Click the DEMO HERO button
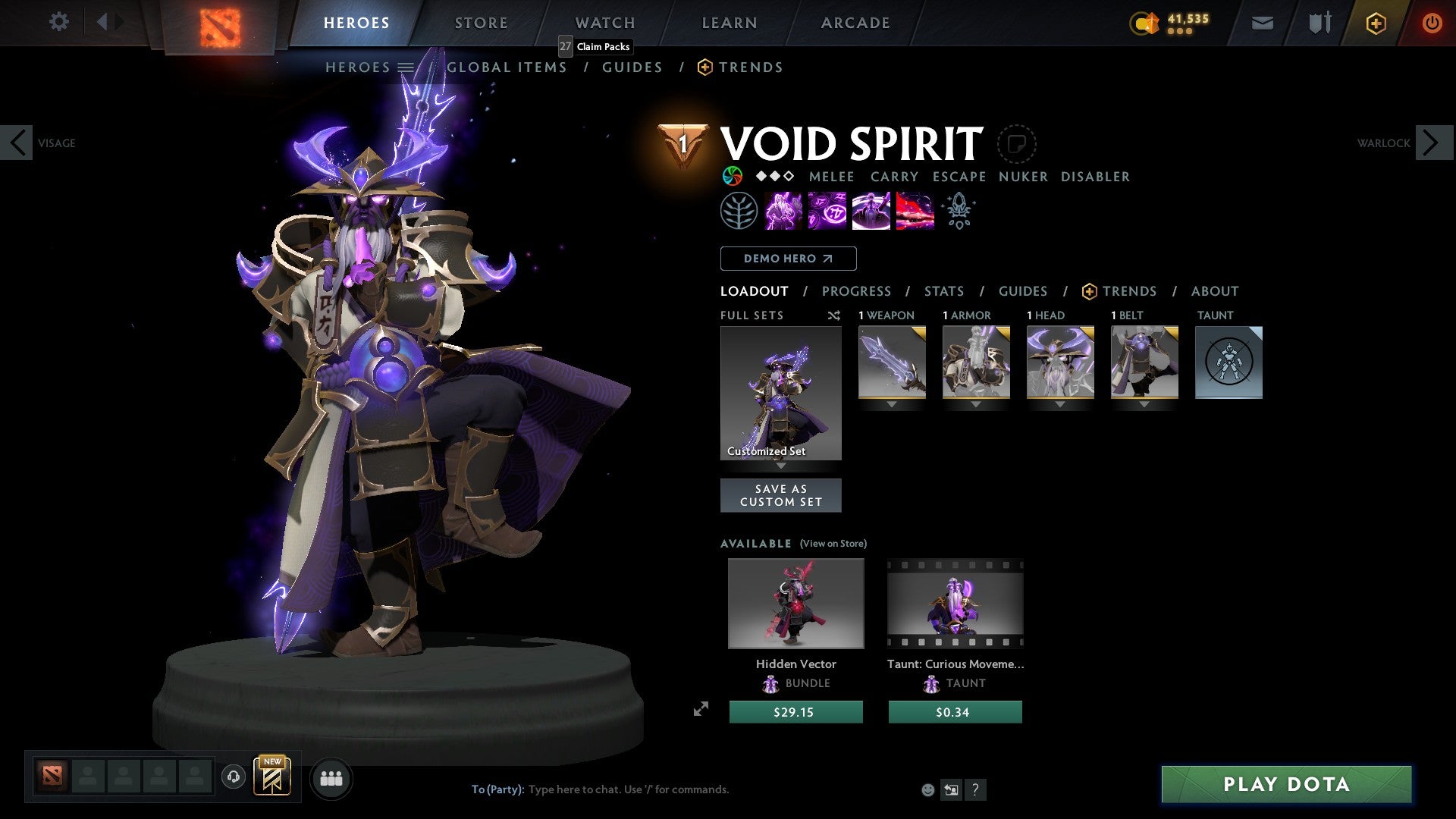This screenshot has width=1456, height=819. (787, 259)
